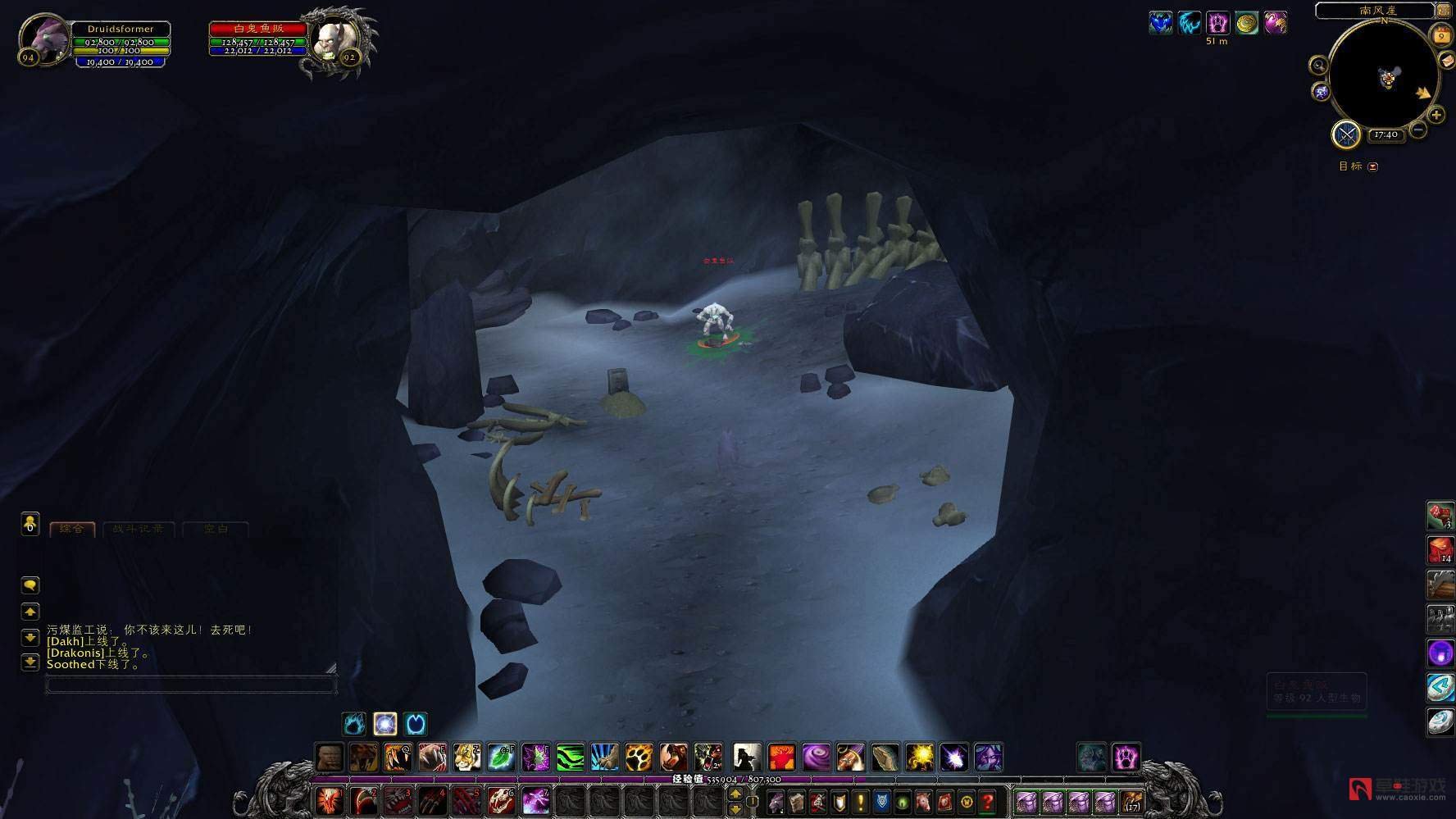The width and height of the screenshot is (1456, 819).
Task: Collapse the 目标 objectives tracker arrow
Action: click(1373, 166)
